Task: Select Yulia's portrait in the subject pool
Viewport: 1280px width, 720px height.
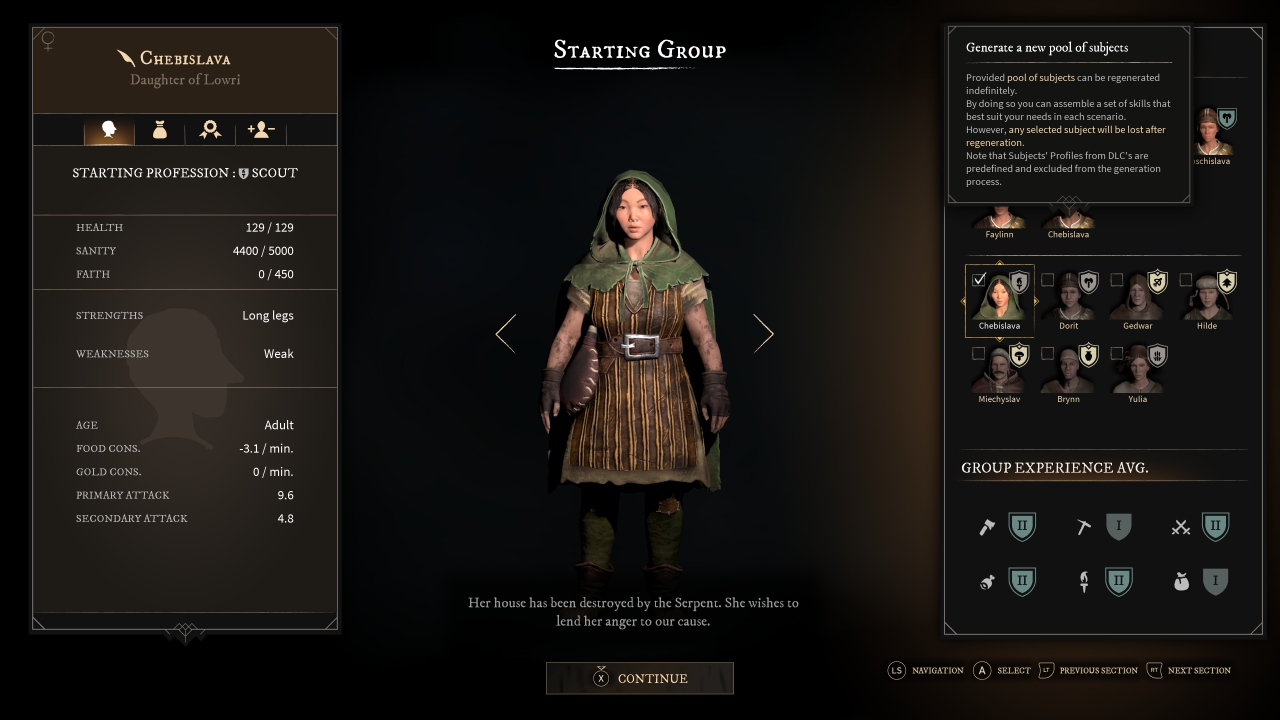Action: coord(1138,374)
